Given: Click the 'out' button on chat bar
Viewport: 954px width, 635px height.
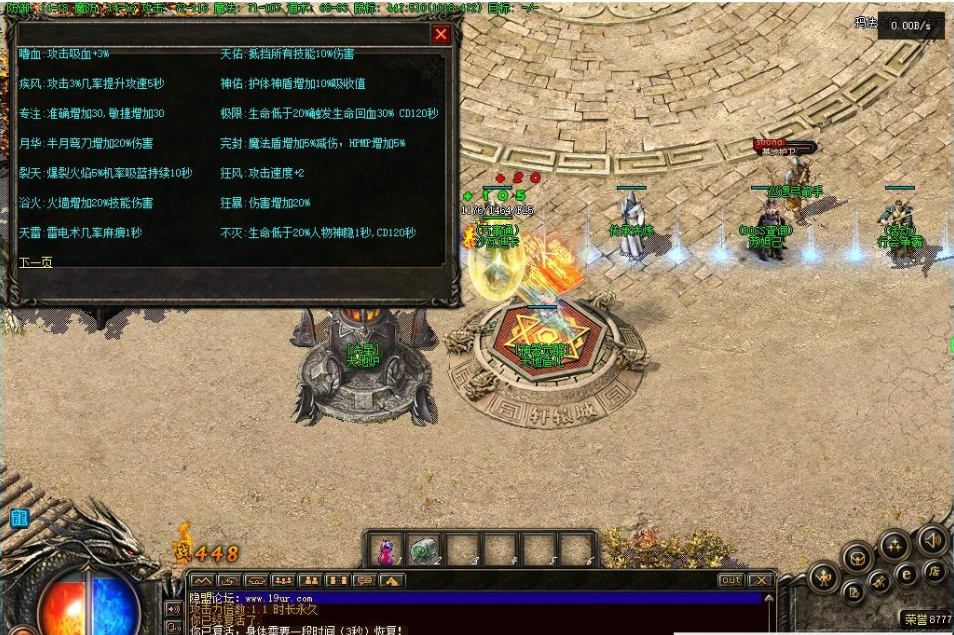Looking at the screenshot, I should [x=731, y=580].
